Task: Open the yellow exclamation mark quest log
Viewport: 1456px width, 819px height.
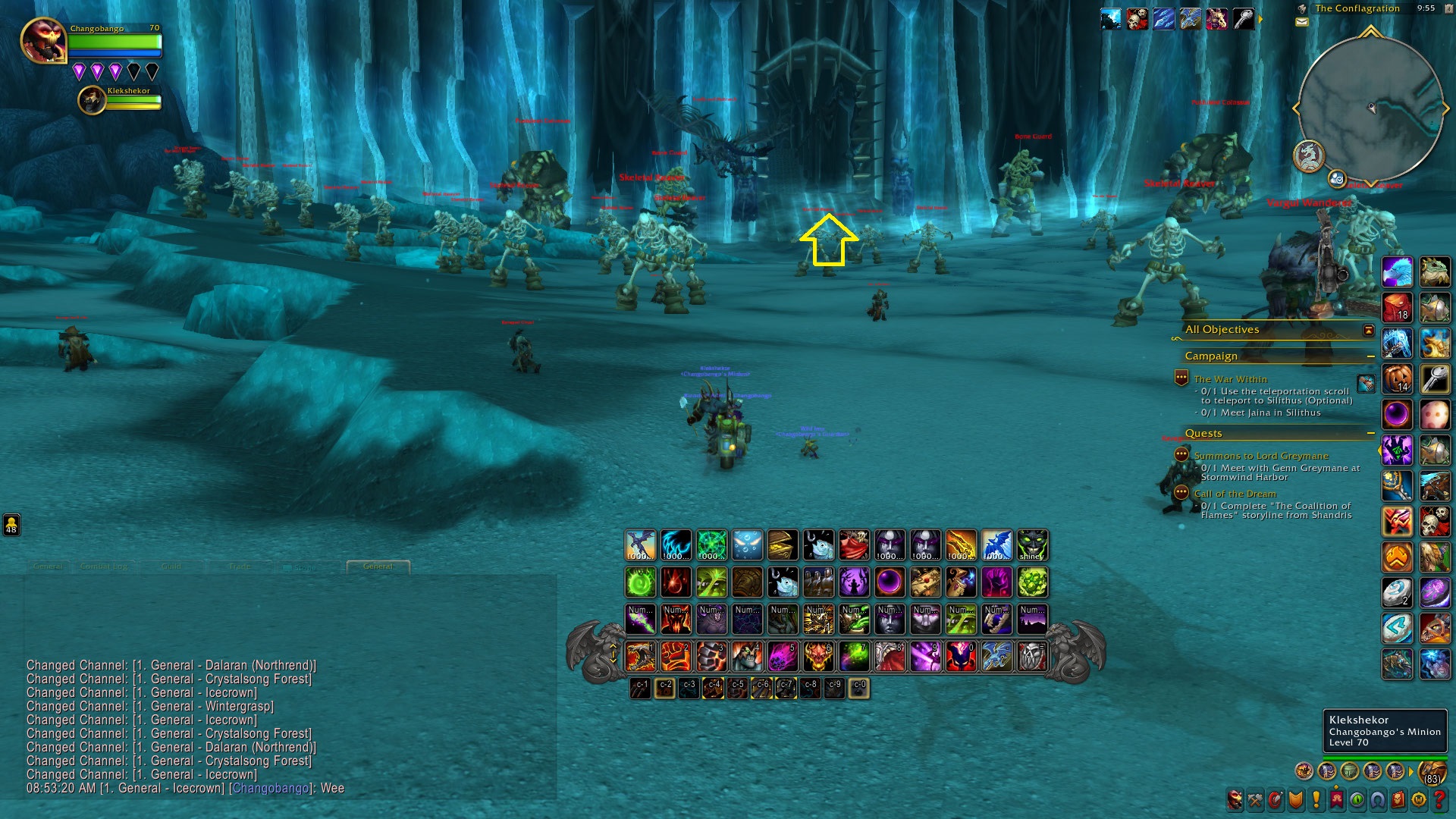Action: (x=1316, y=799)
